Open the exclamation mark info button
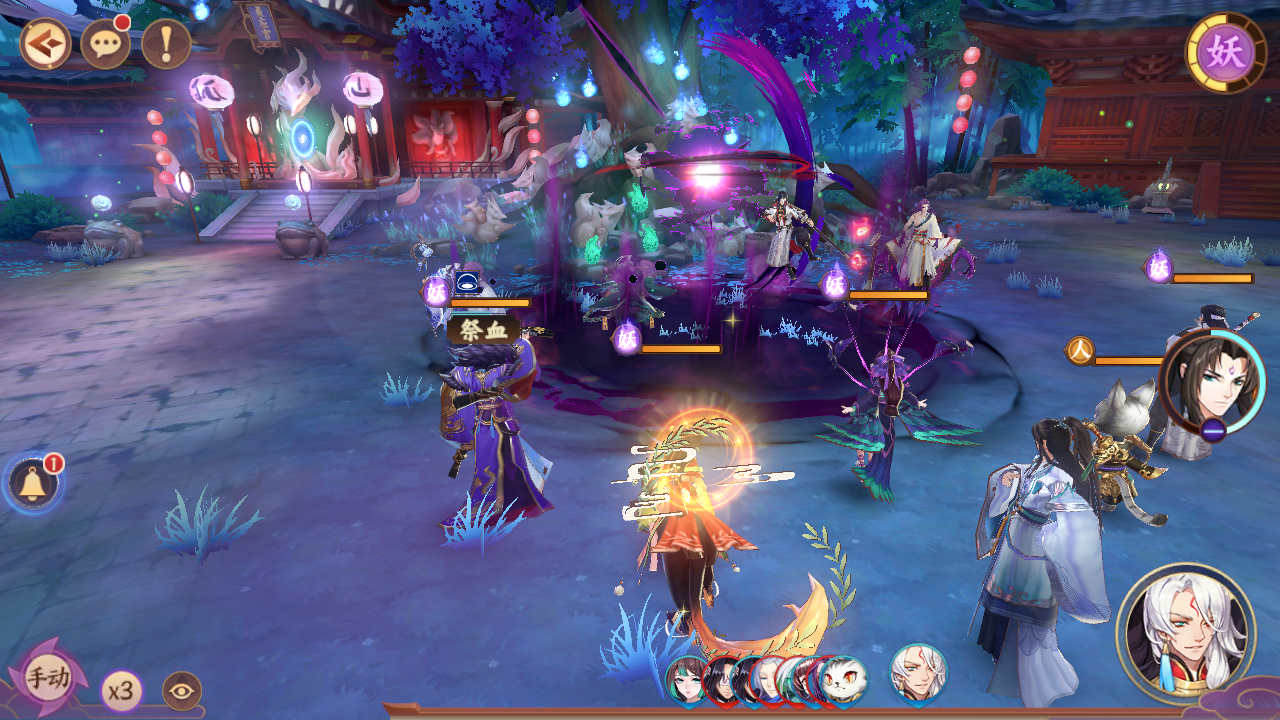Image resolution: width=1280 pixels, height=720 pixels. click(166, 44)
